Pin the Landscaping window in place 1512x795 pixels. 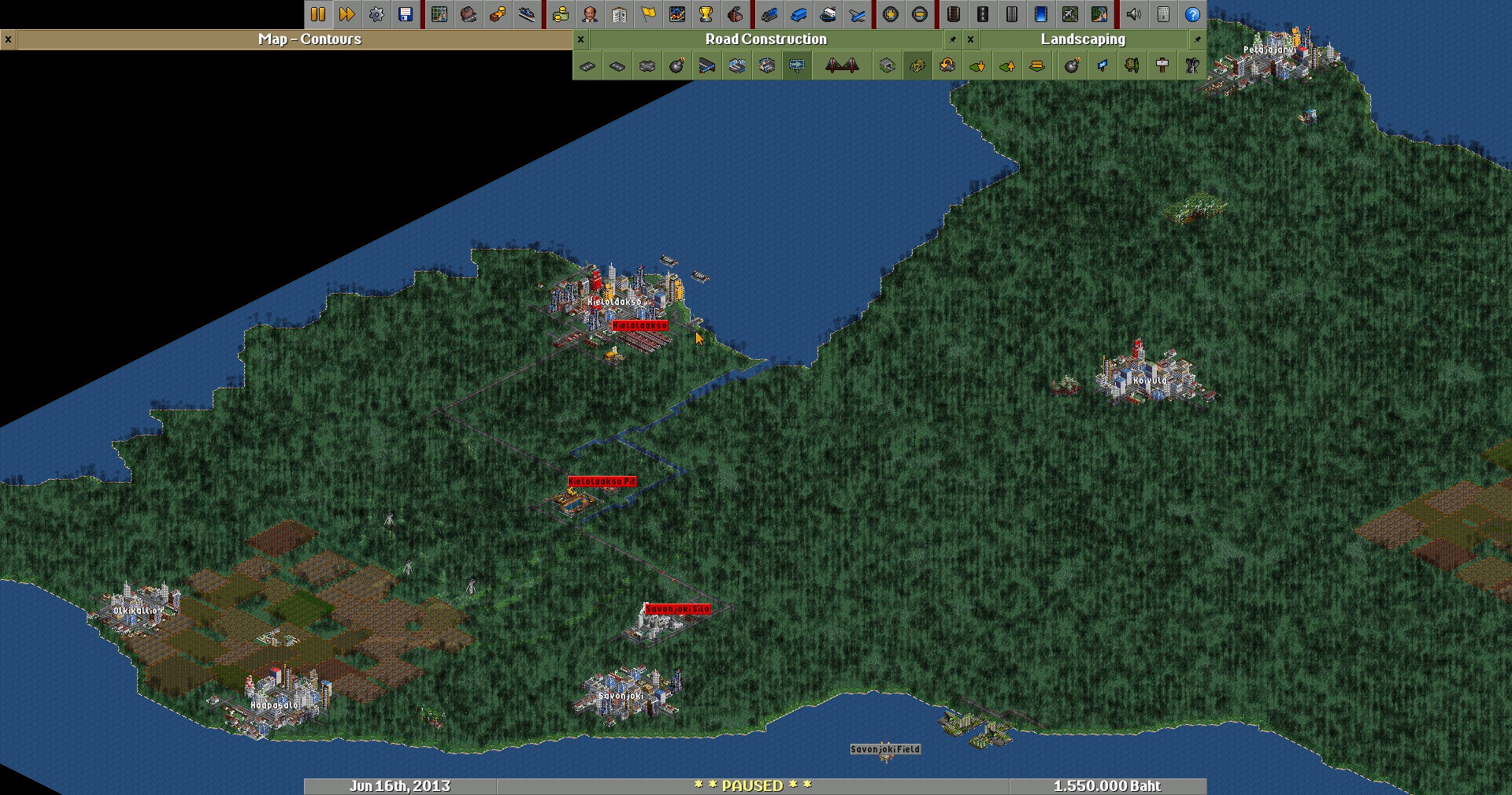[1198, 39]
